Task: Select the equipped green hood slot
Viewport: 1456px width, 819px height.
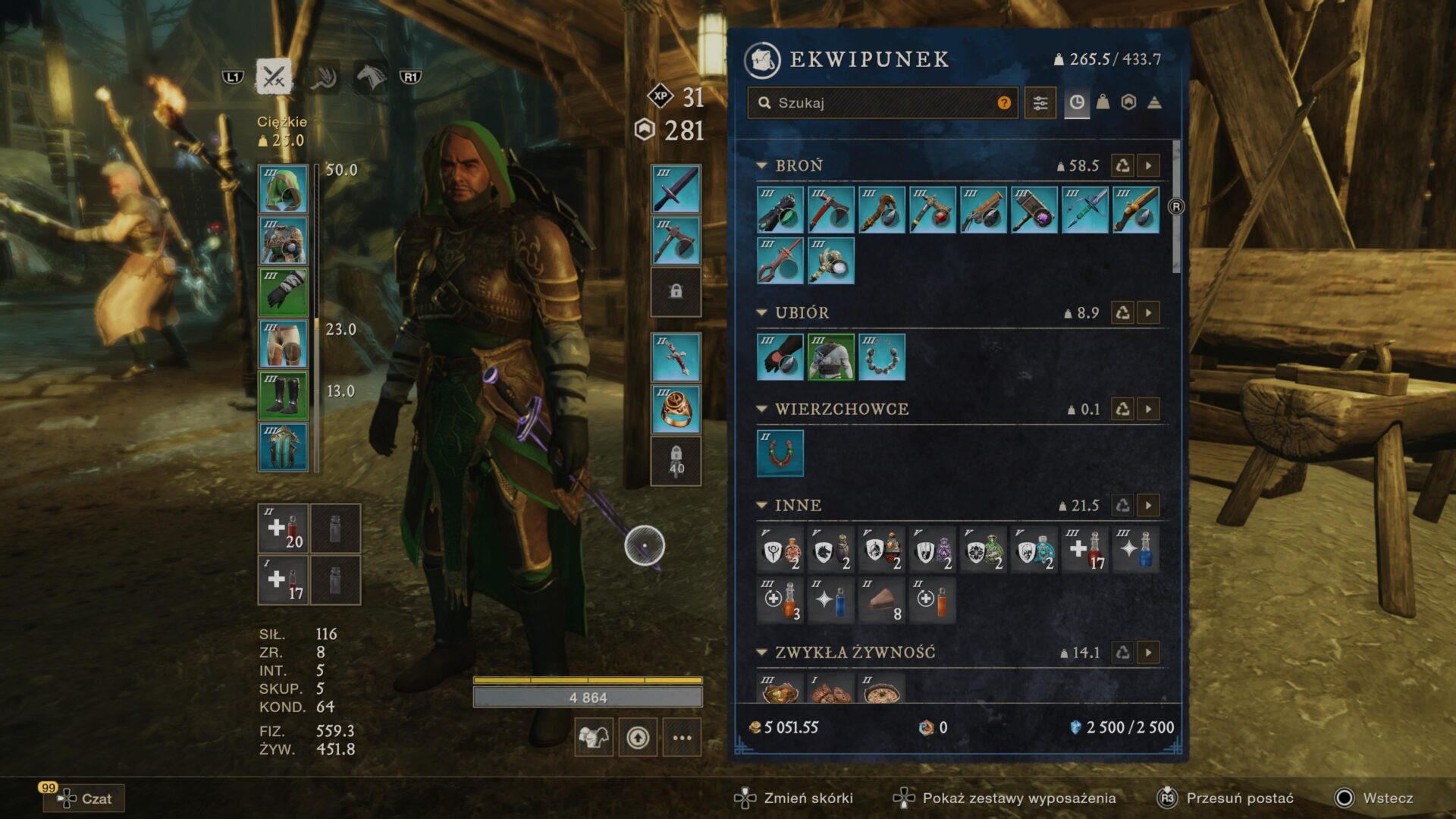Action: [283, 189]
